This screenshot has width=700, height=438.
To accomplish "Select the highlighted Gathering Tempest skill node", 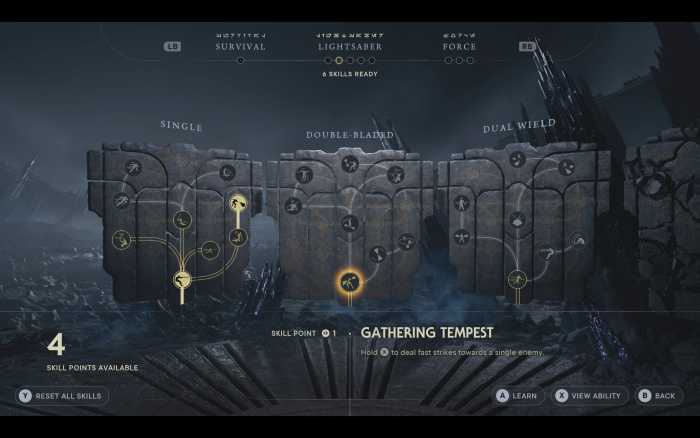I will [x=349, y=283].
